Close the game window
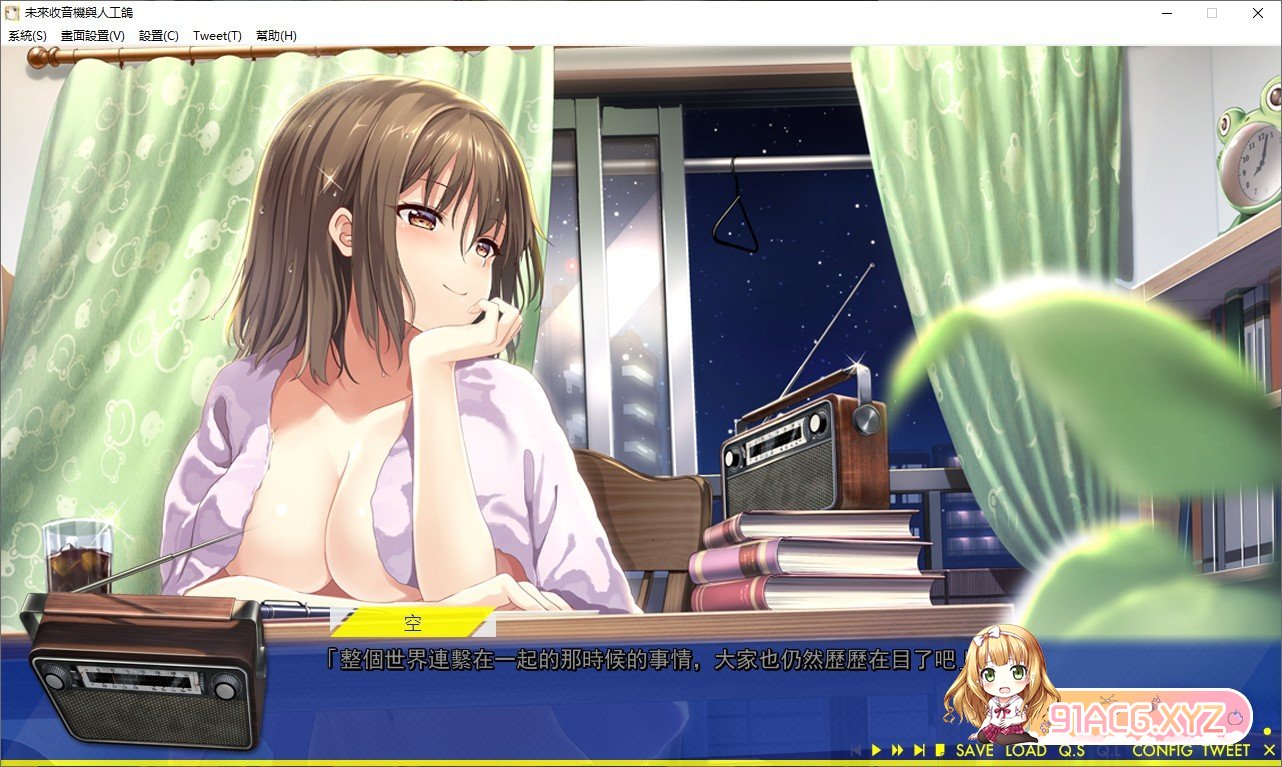 coord(1258,13)
